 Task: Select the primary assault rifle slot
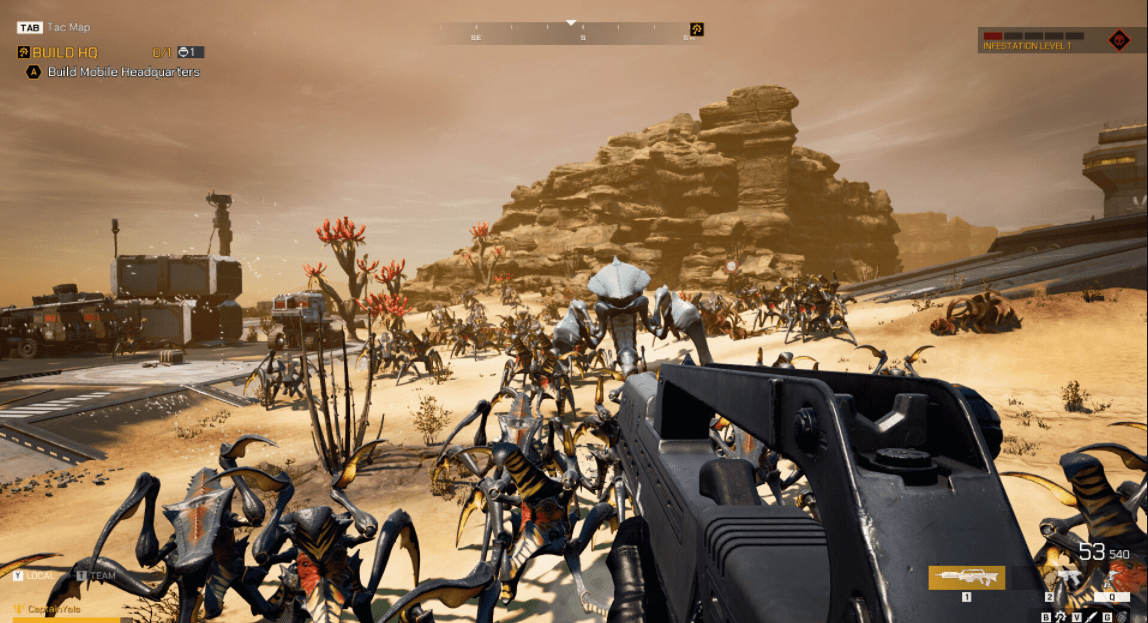click(x=966, y=577)
